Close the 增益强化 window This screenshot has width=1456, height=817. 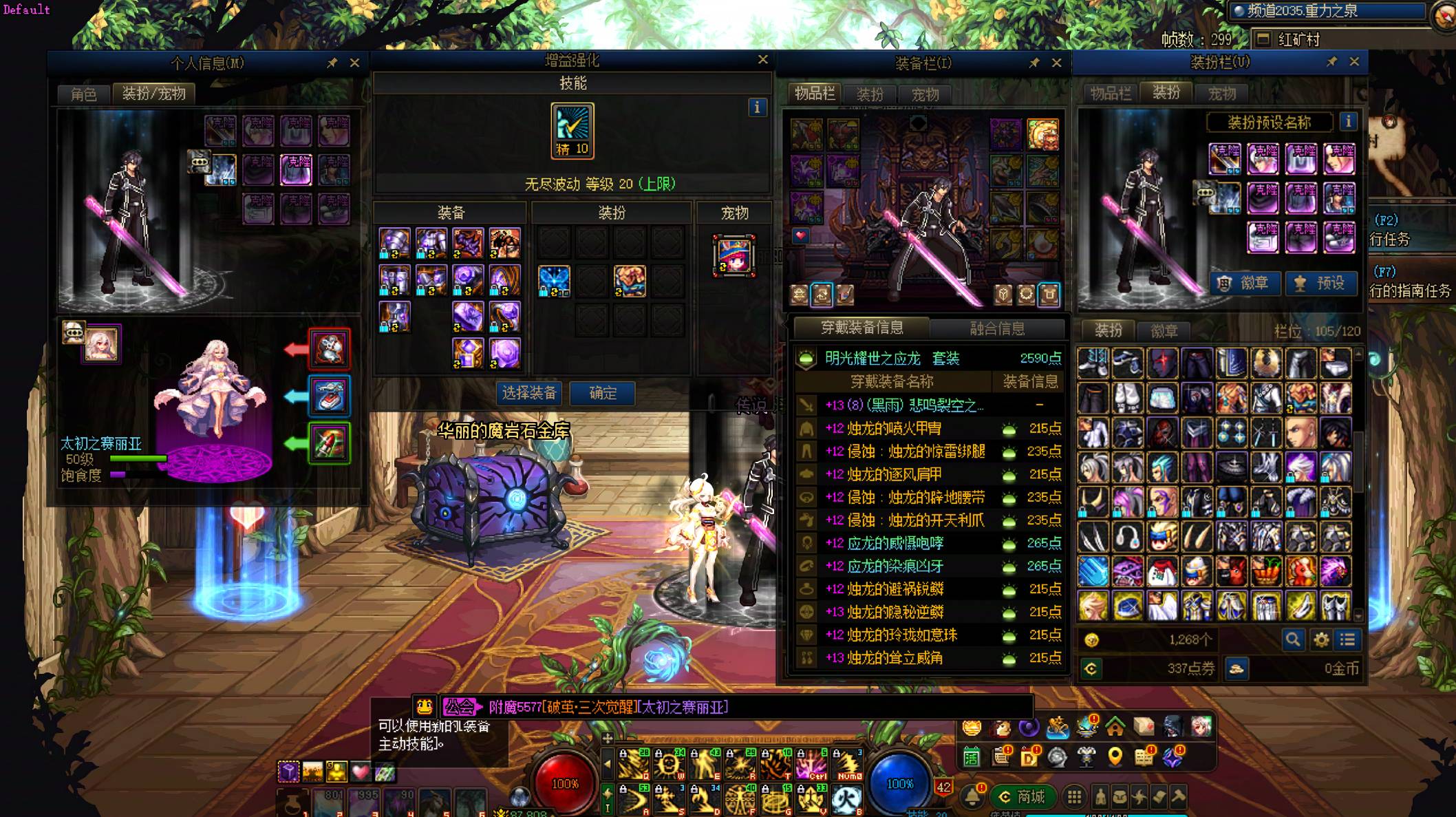point(762,60)
